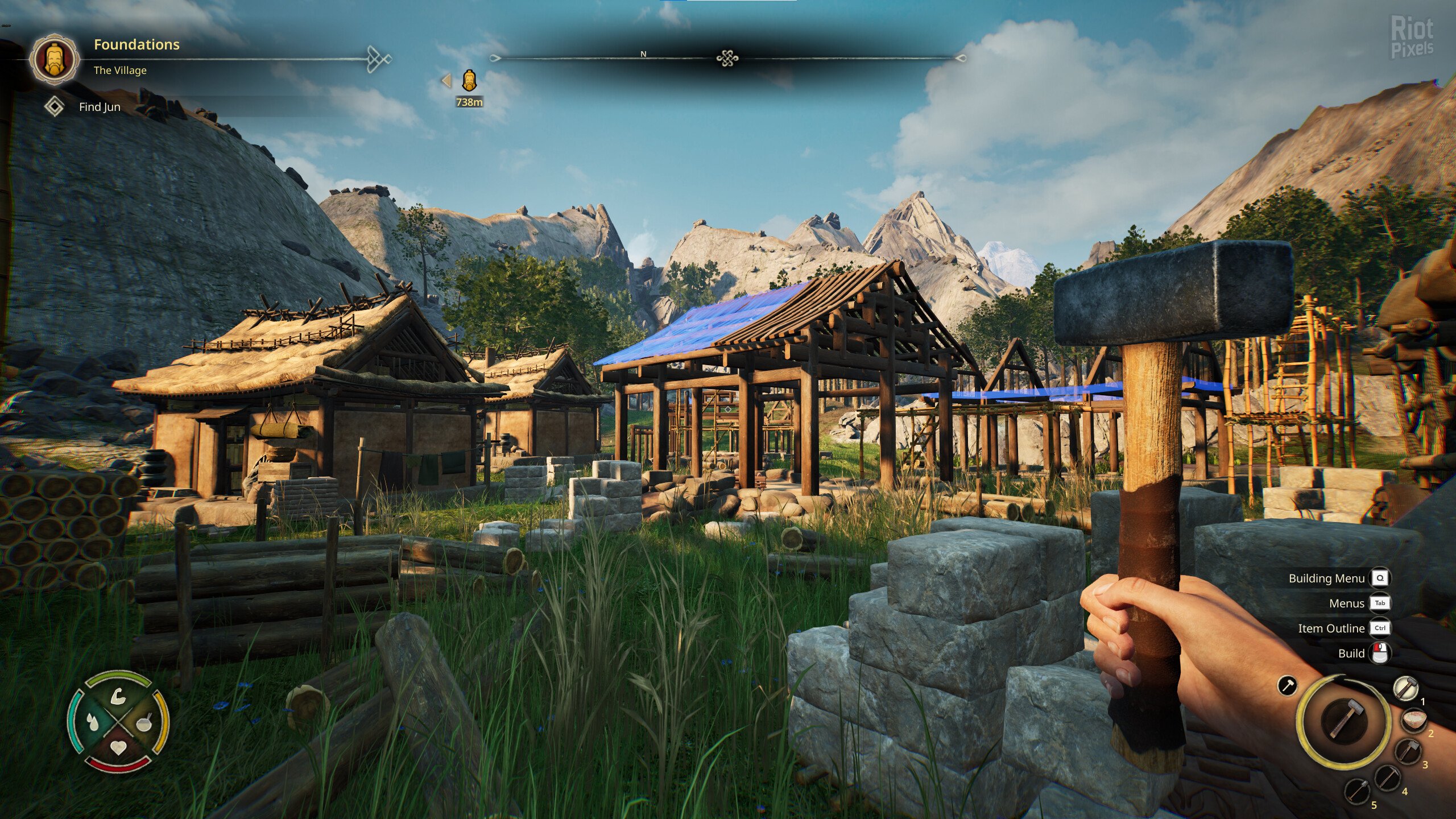Click the small white hammer build-mode icon
The image size is (1456, 819).
pos(1287,685)
